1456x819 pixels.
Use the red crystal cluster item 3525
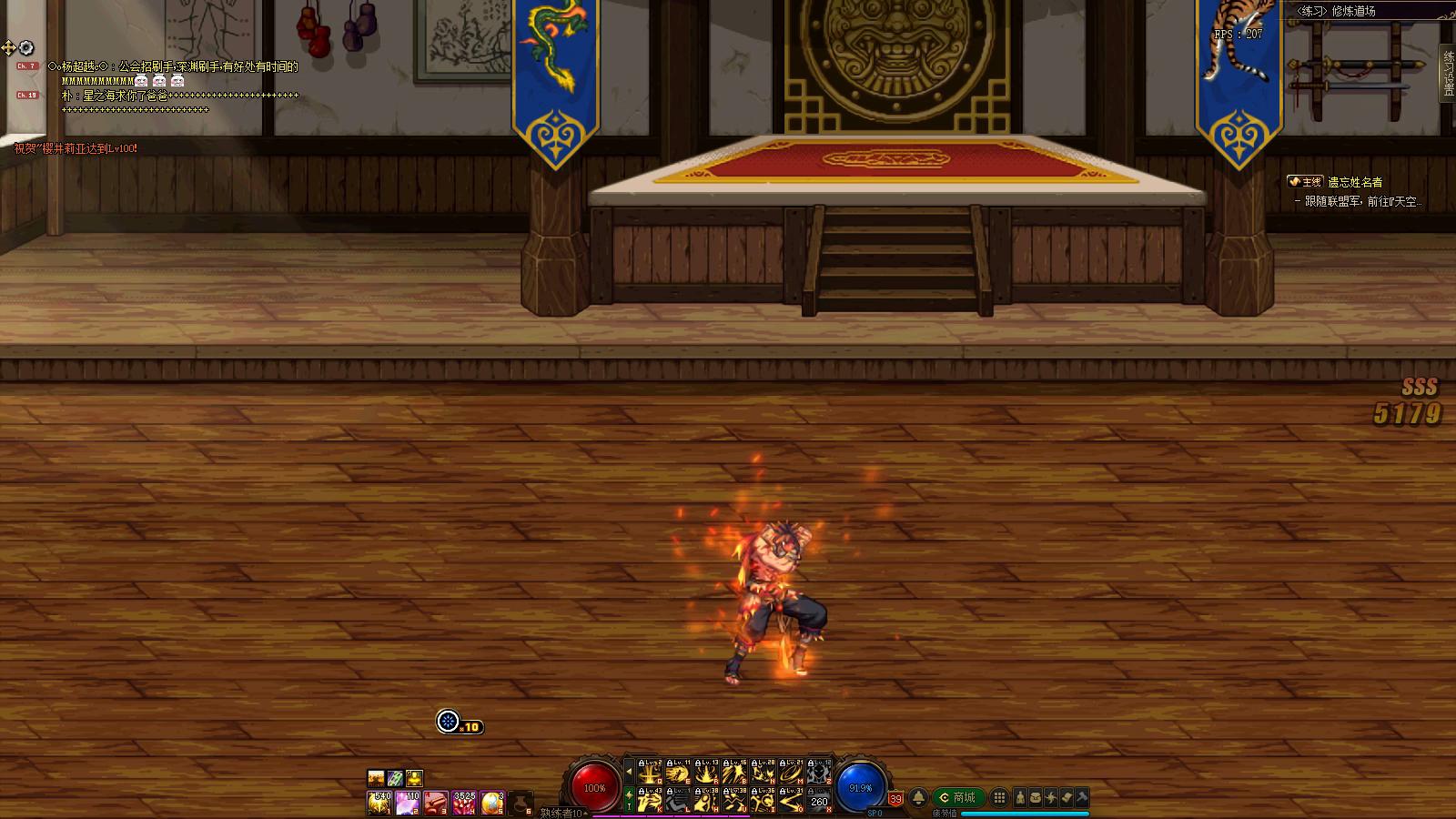(464, 803)
